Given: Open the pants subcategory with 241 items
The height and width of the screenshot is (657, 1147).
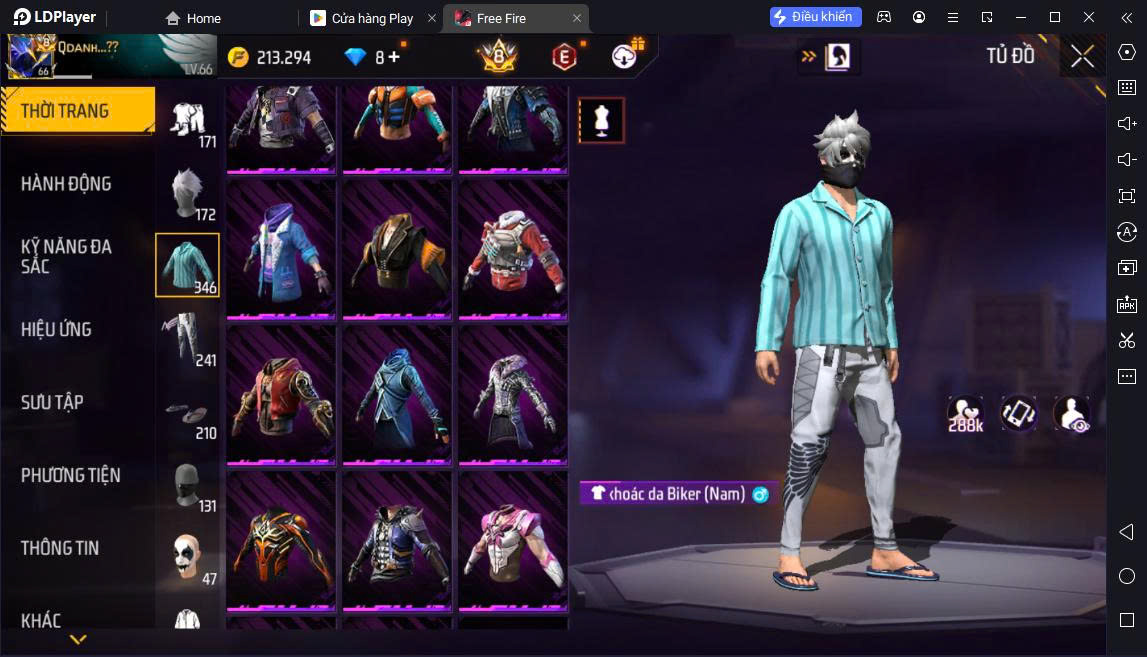Looking at the screenshot, I should [187, 338].
